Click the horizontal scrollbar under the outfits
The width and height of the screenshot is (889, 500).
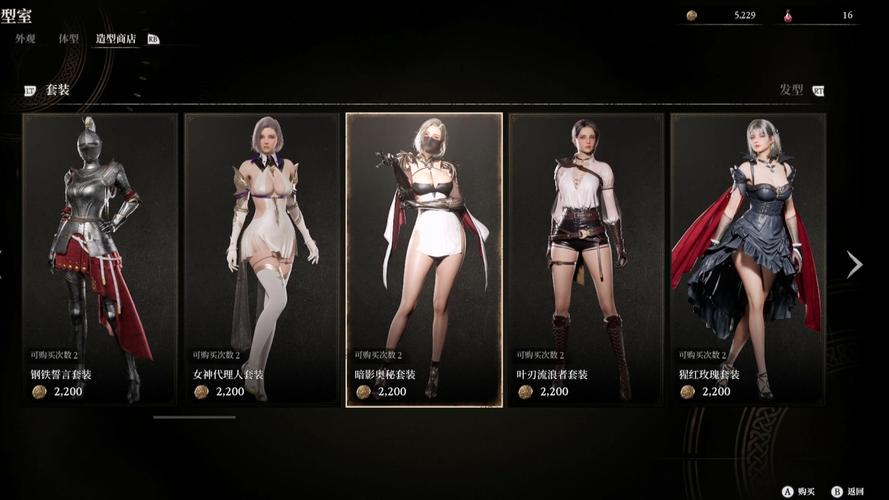(x=194, y=417)
